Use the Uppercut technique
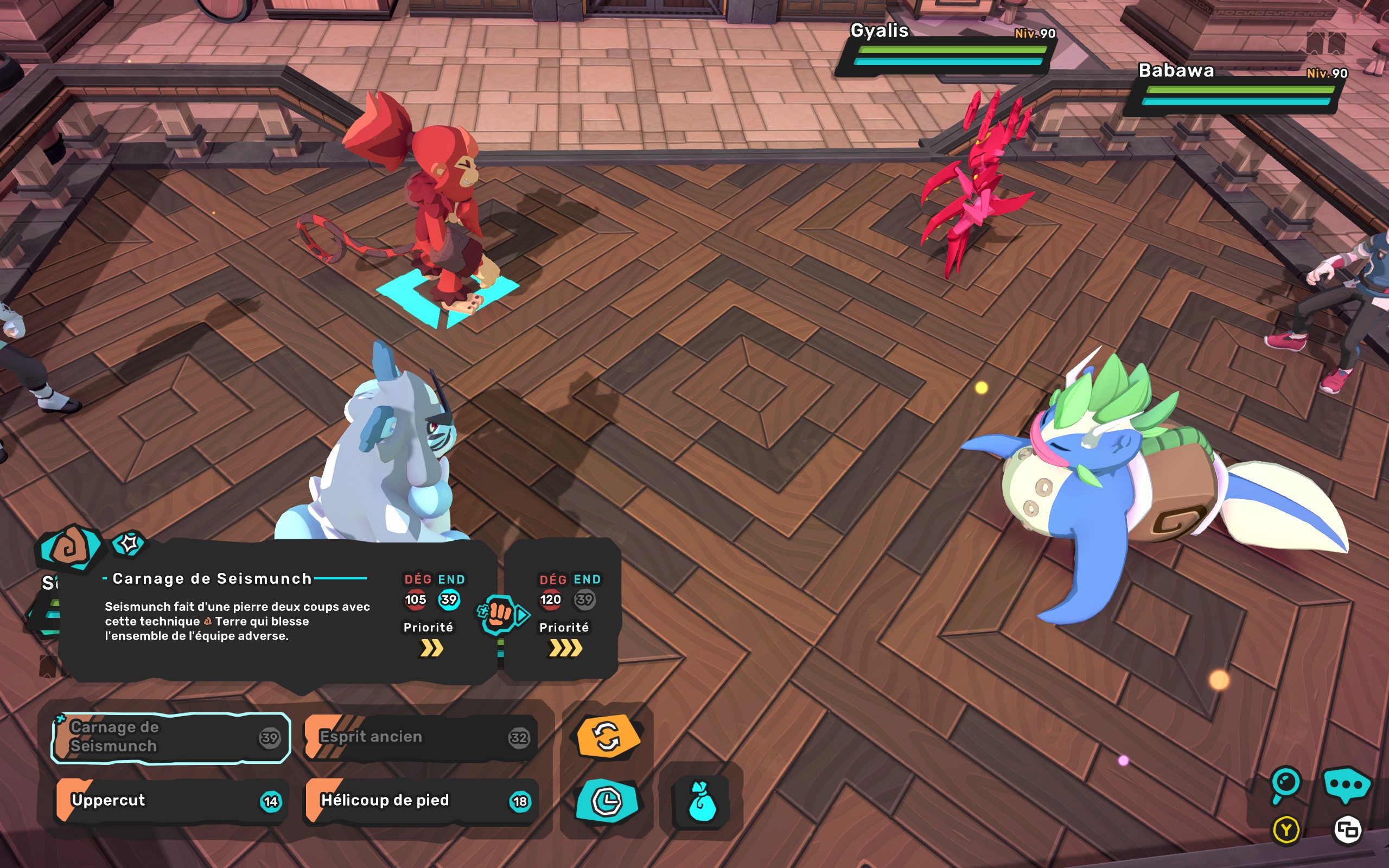The height and width of the screenshot is (868, 1389). point(170,801)
